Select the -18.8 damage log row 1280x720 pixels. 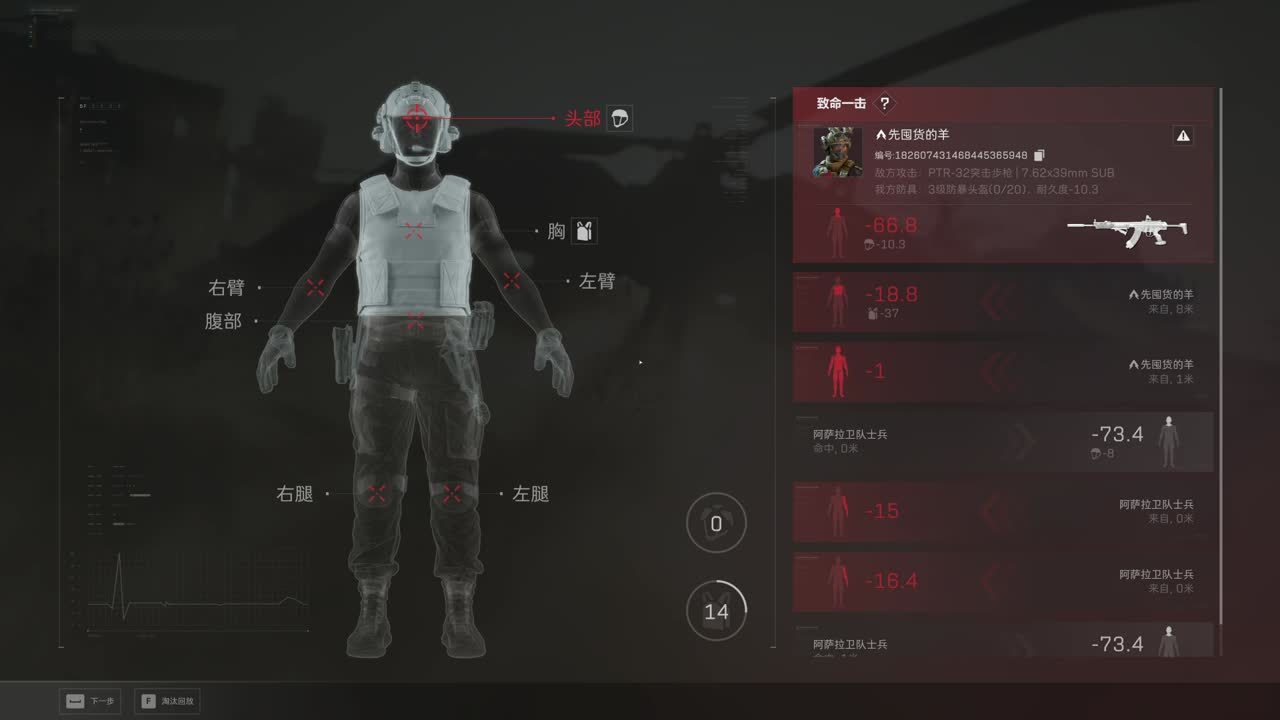point(1003,302)
